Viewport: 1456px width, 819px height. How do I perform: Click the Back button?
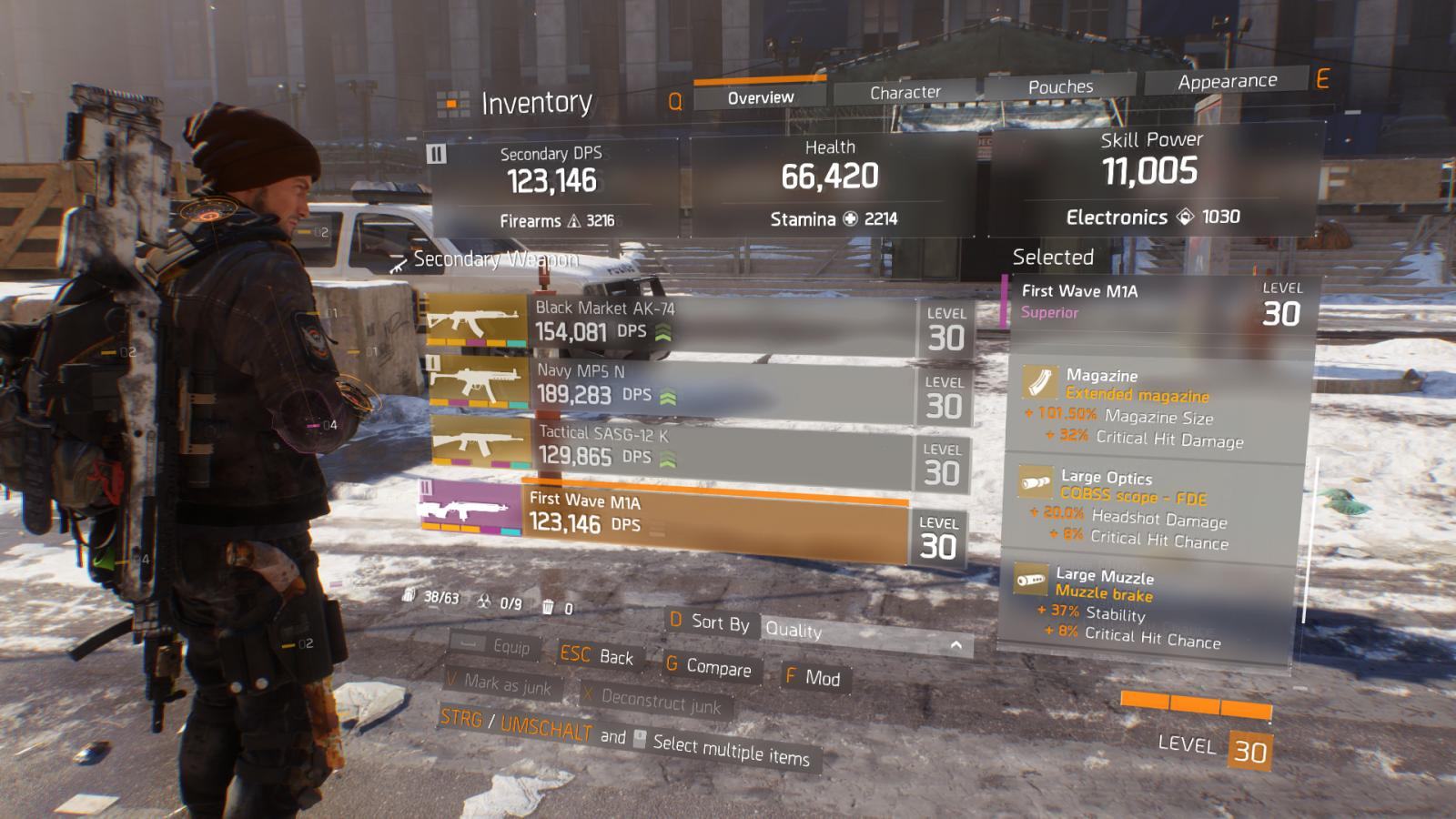(598, 655)
